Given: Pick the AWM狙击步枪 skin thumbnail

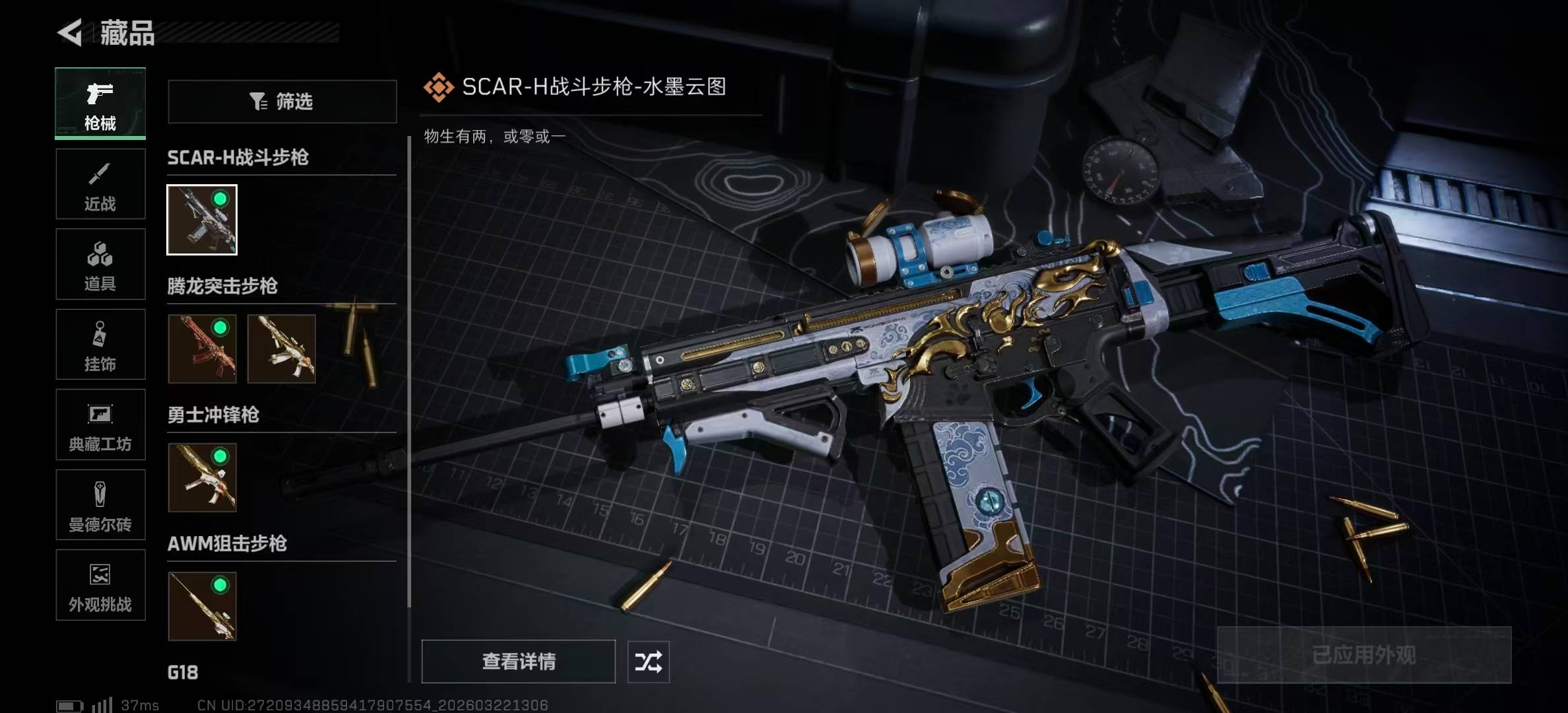Looking at the screenshot, I should 202,606.
